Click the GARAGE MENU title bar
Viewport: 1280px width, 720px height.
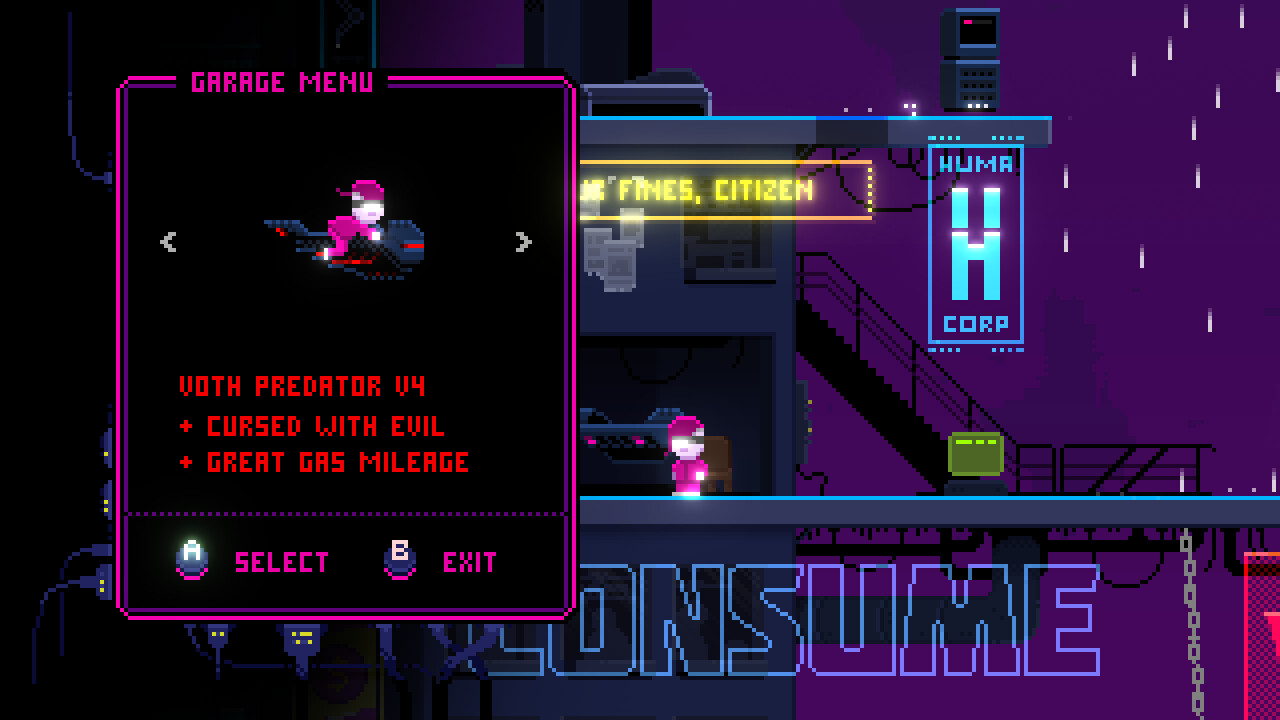point(285,82)
